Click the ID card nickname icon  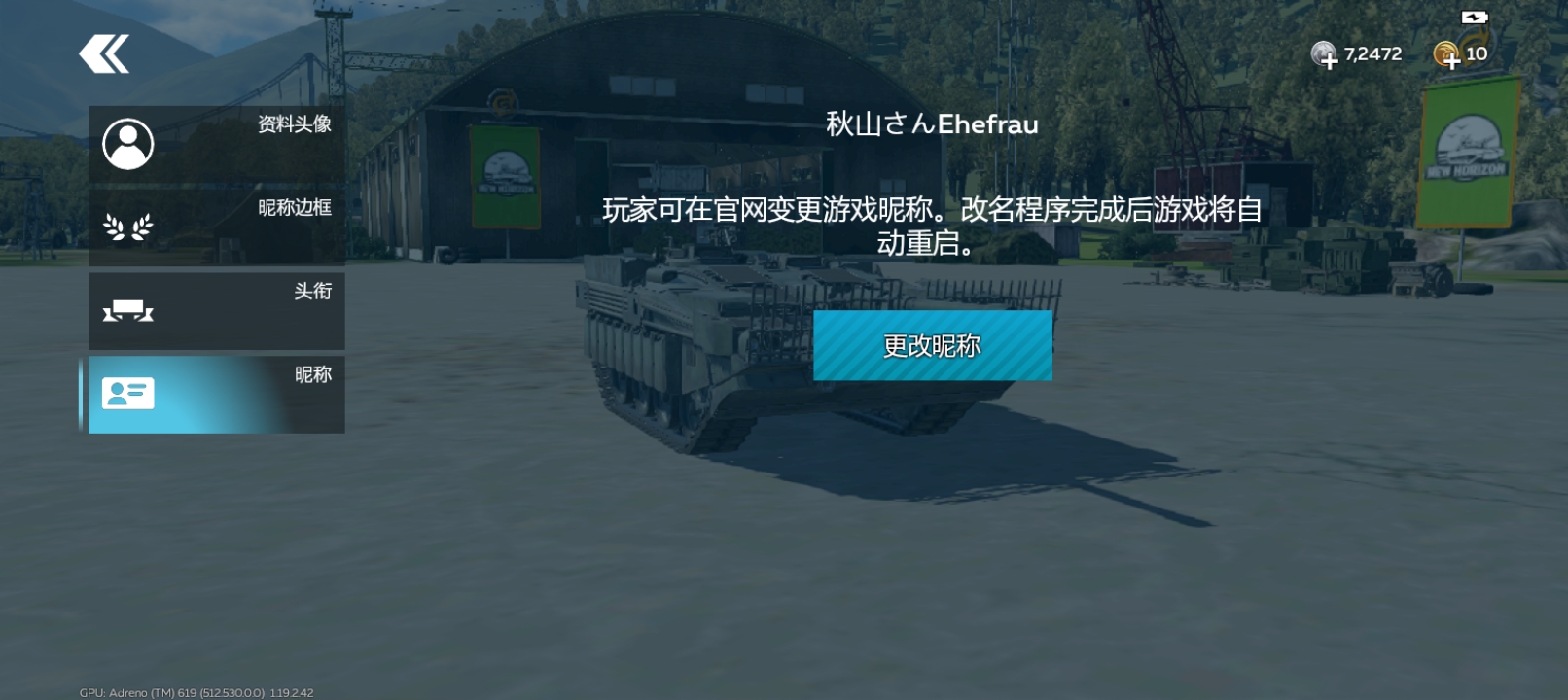(130, 394)
